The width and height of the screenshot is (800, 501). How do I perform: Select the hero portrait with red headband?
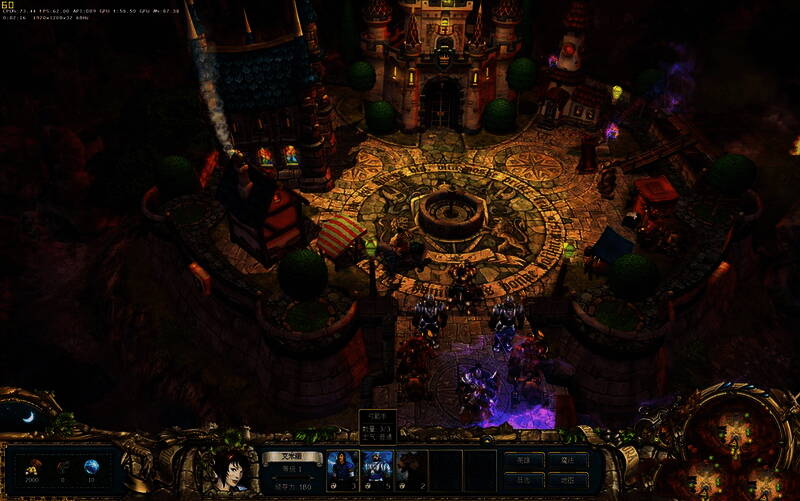pos(230,470)
